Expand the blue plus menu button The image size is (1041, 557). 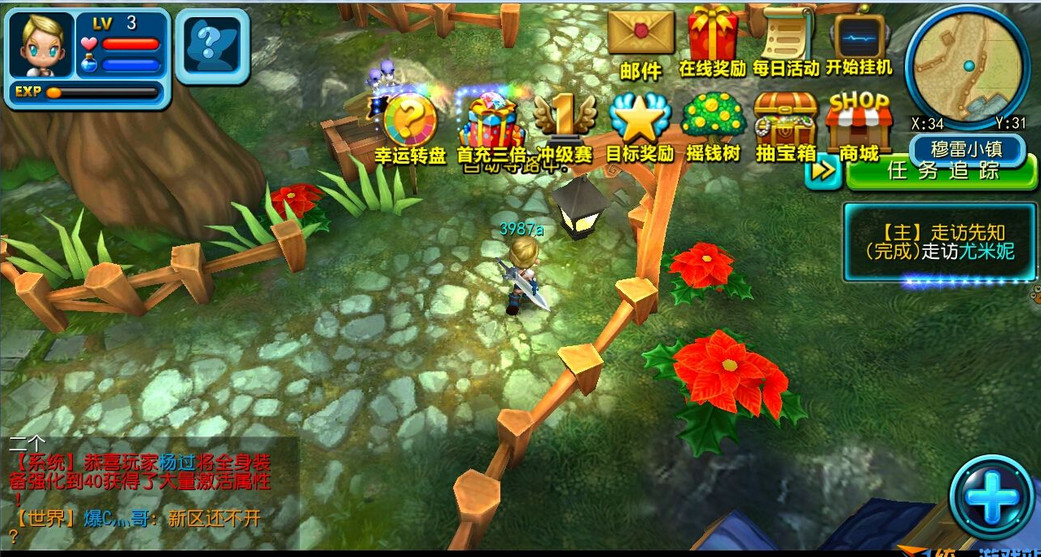tap(991, 497)
